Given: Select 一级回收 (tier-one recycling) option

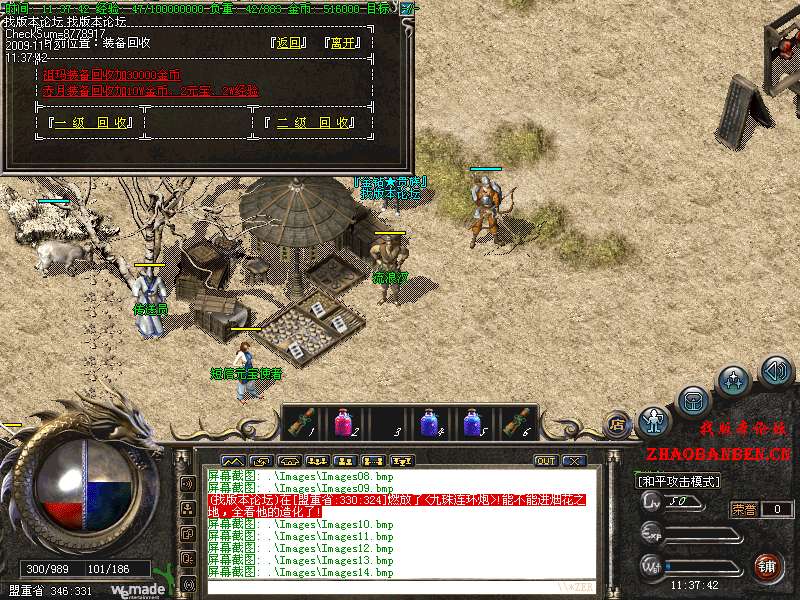Looking at the screenshot, I should coord(92,123).
